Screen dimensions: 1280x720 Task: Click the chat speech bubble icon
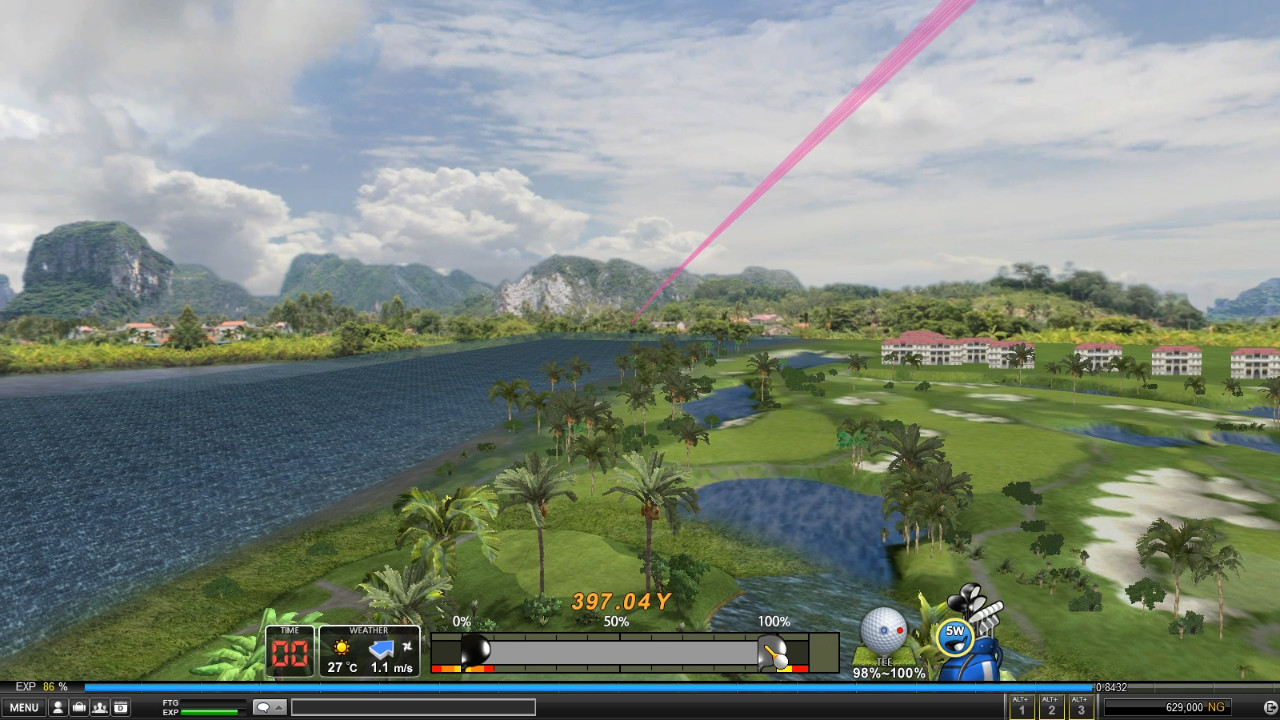(264, 706)
